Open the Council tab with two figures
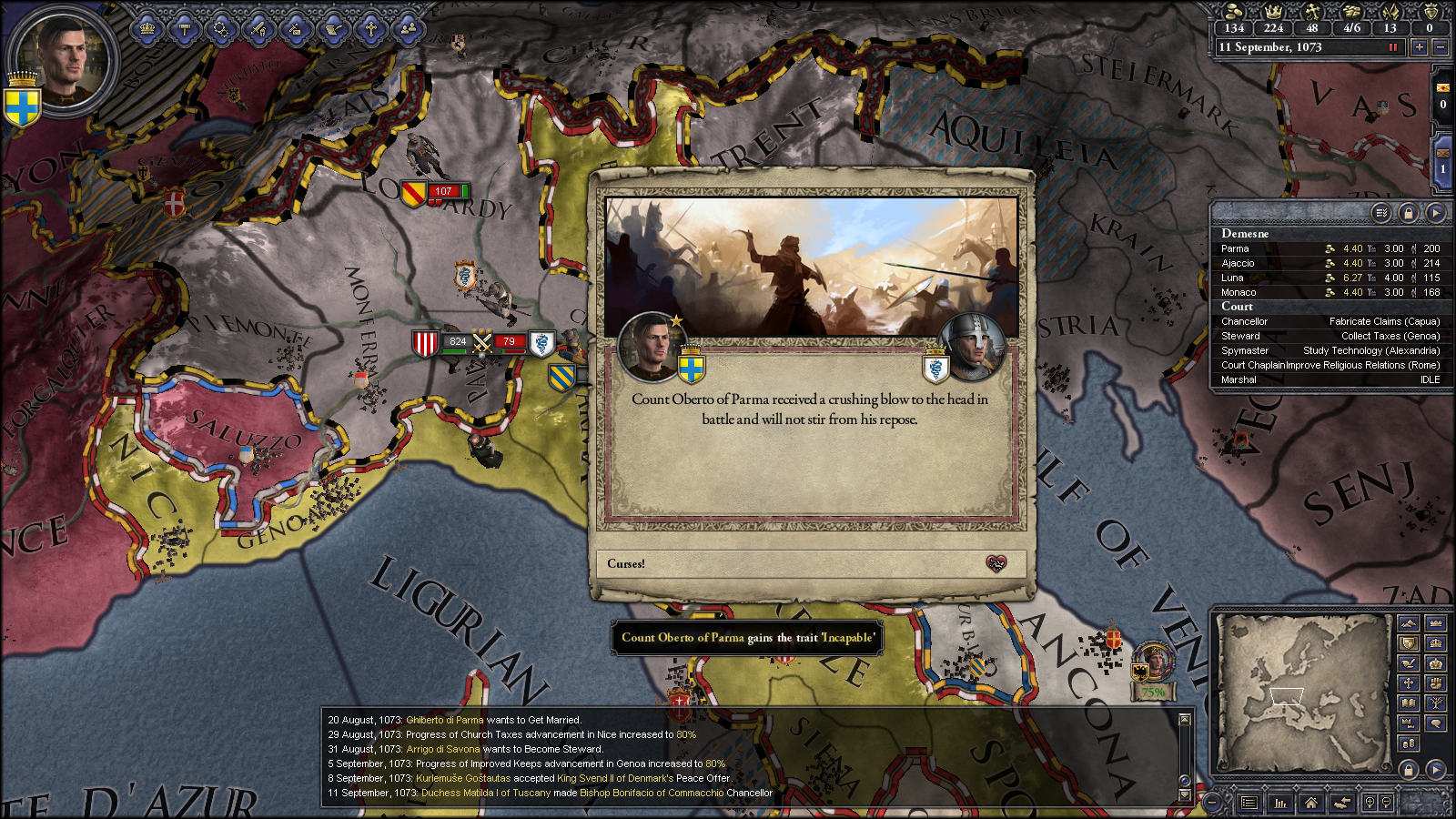This screenshot has width=1456, height=819. 408,28
